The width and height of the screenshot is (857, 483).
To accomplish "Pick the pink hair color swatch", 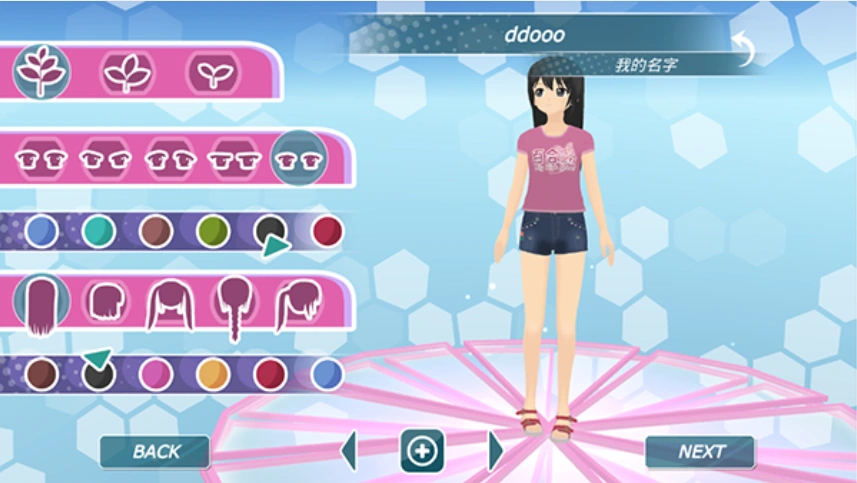I will click(156, 374).
